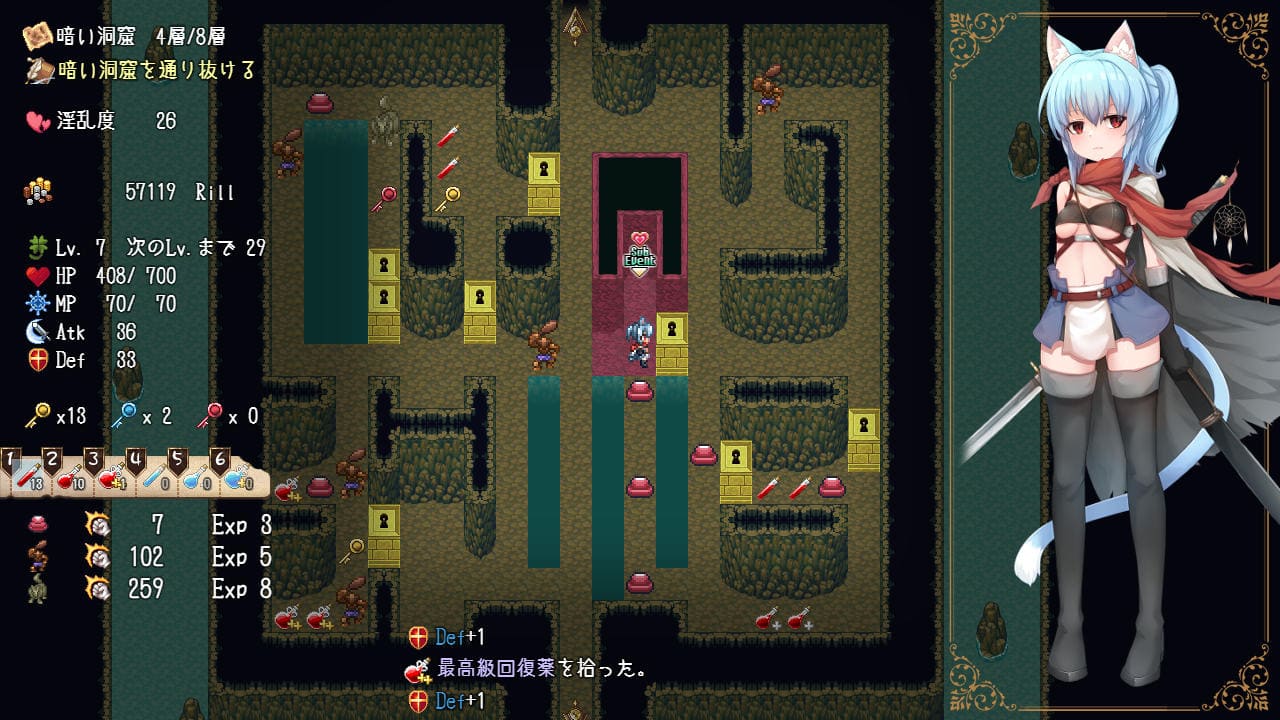Select the blue plus potion in slot 6

click(x=237, y=476)
